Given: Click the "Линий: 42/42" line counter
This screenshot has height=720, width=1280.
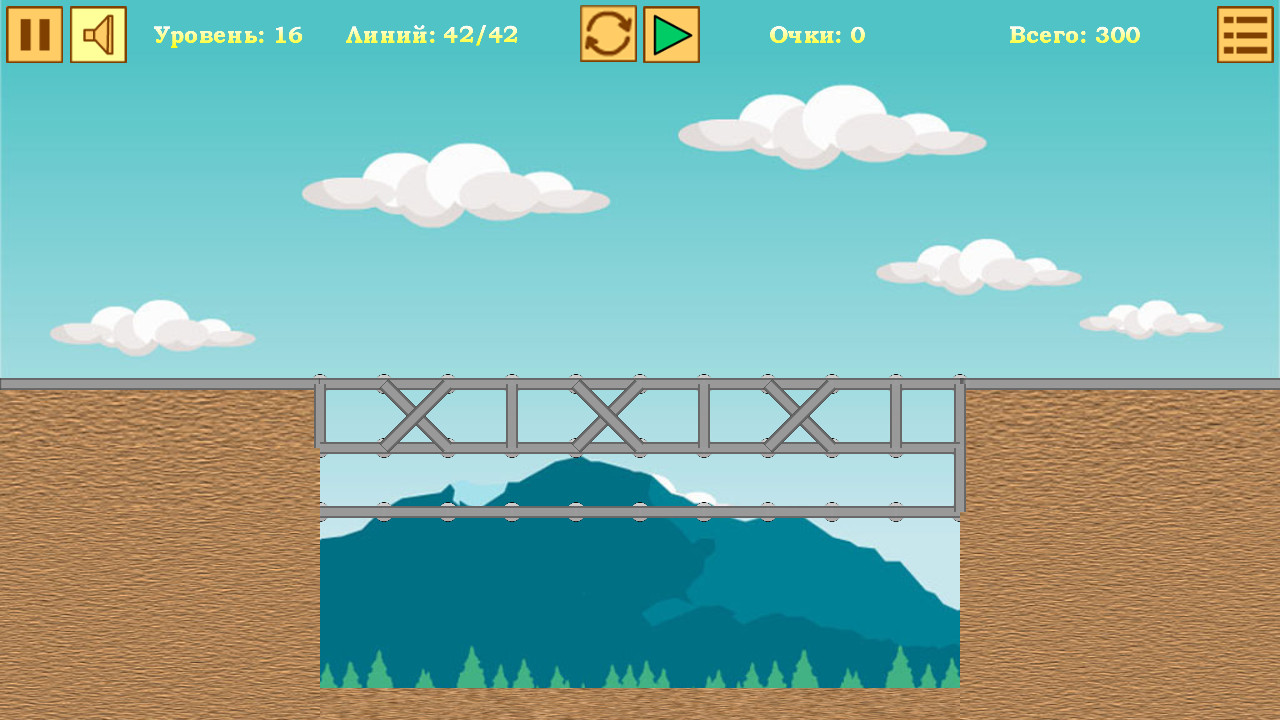Looking at the screenshot, I should click(x=432, y=34).
